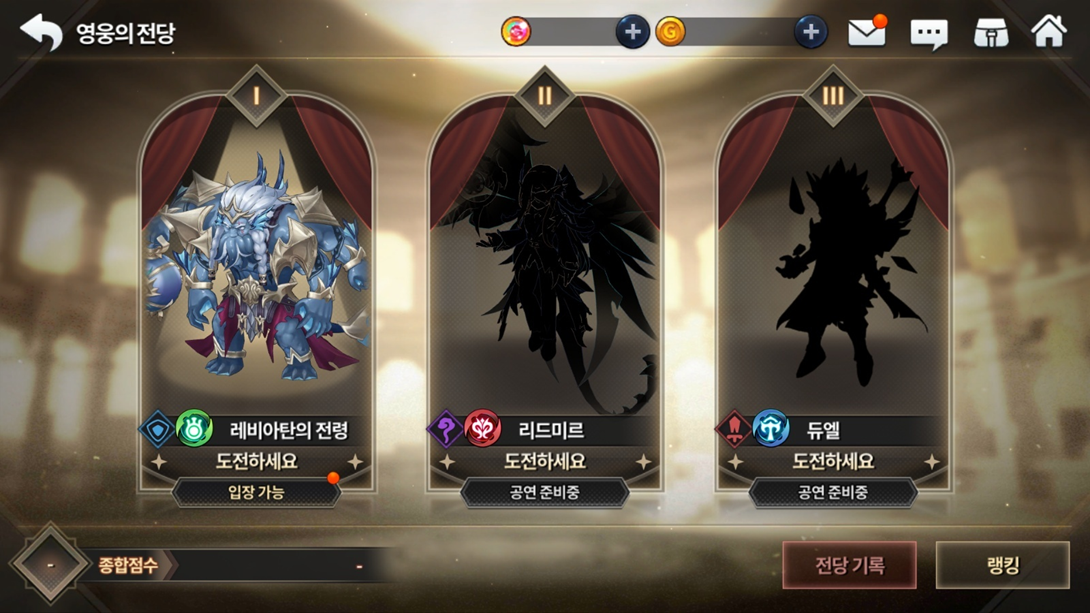The height and width of the screenshot is (613, 1090).
Task: Return to the home screen
Action: (x=1049, y=32)
